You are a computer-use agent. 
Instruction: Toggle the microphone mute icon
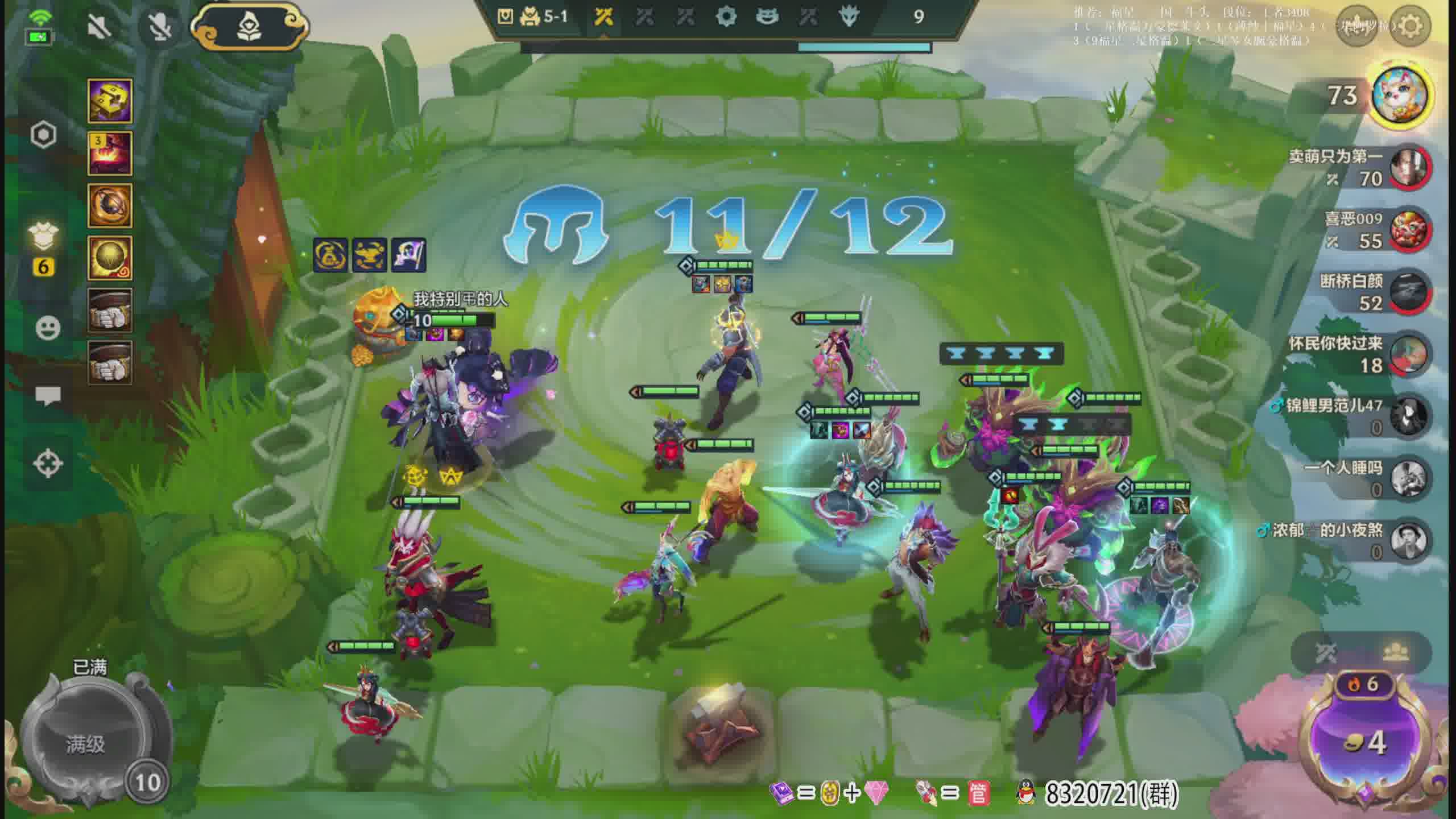[x=159, y=26]
